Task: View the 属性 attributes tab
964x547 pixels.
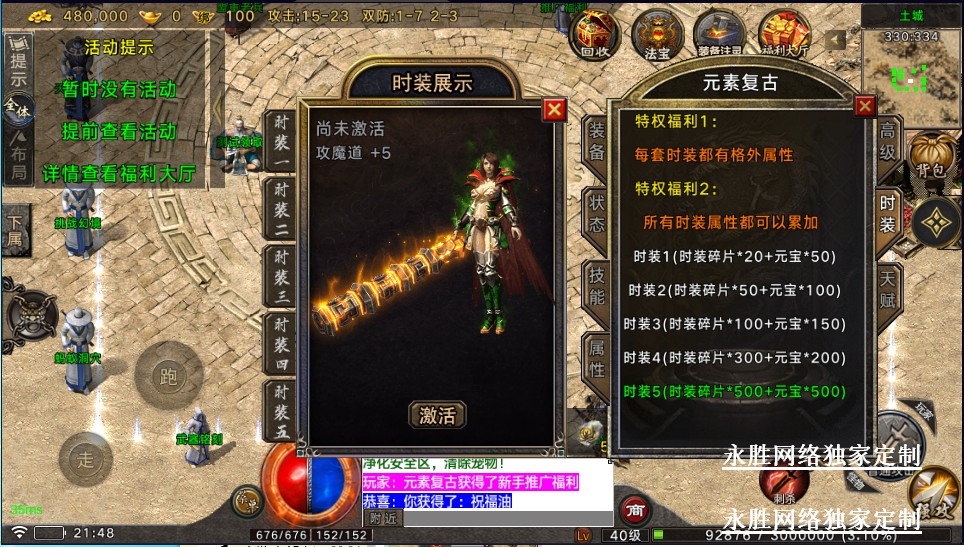Action: tap(596, 358)
